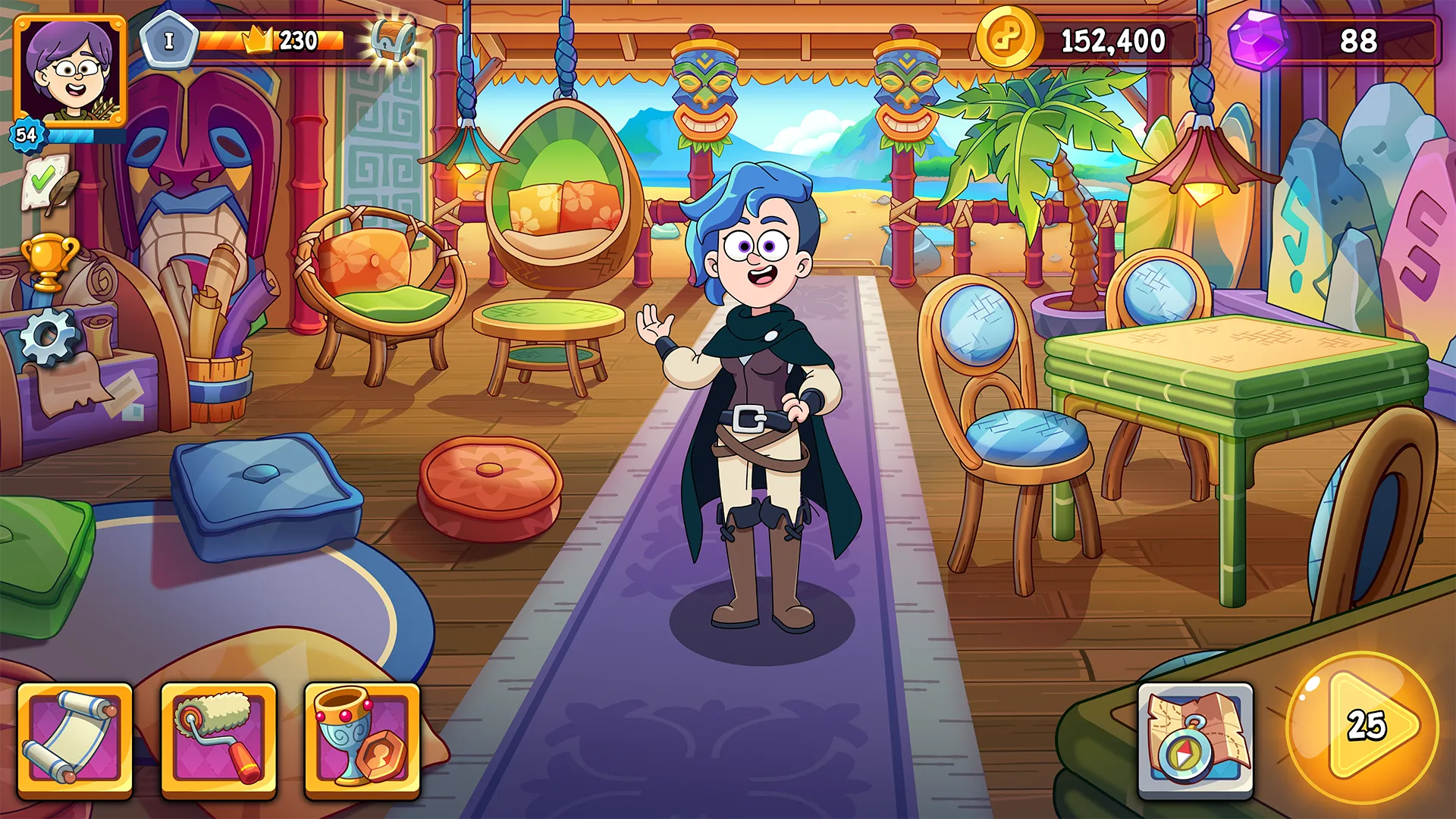Open the gear settings menu

pos(49,336)
